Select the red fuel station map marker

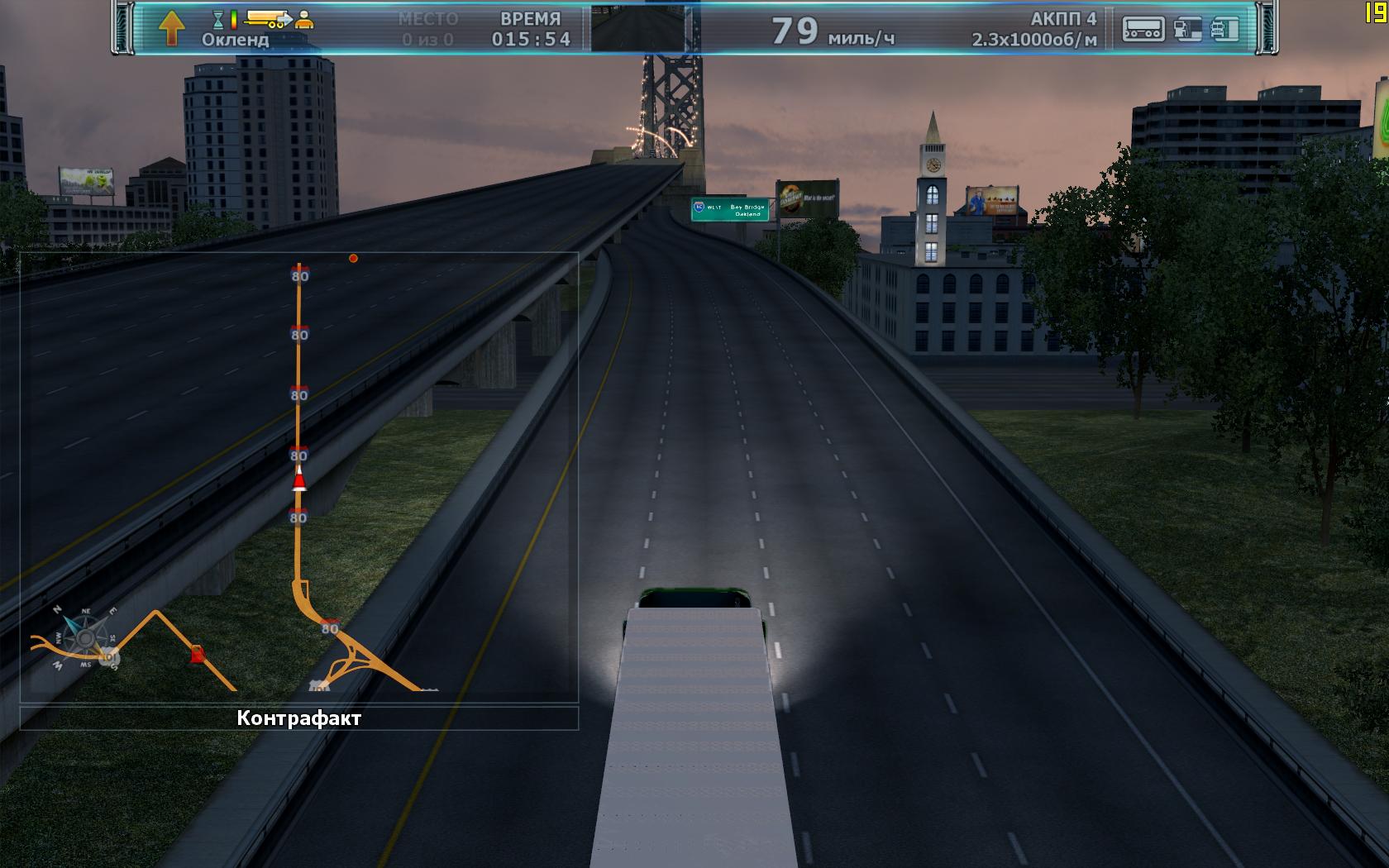[x=197, y=655]
